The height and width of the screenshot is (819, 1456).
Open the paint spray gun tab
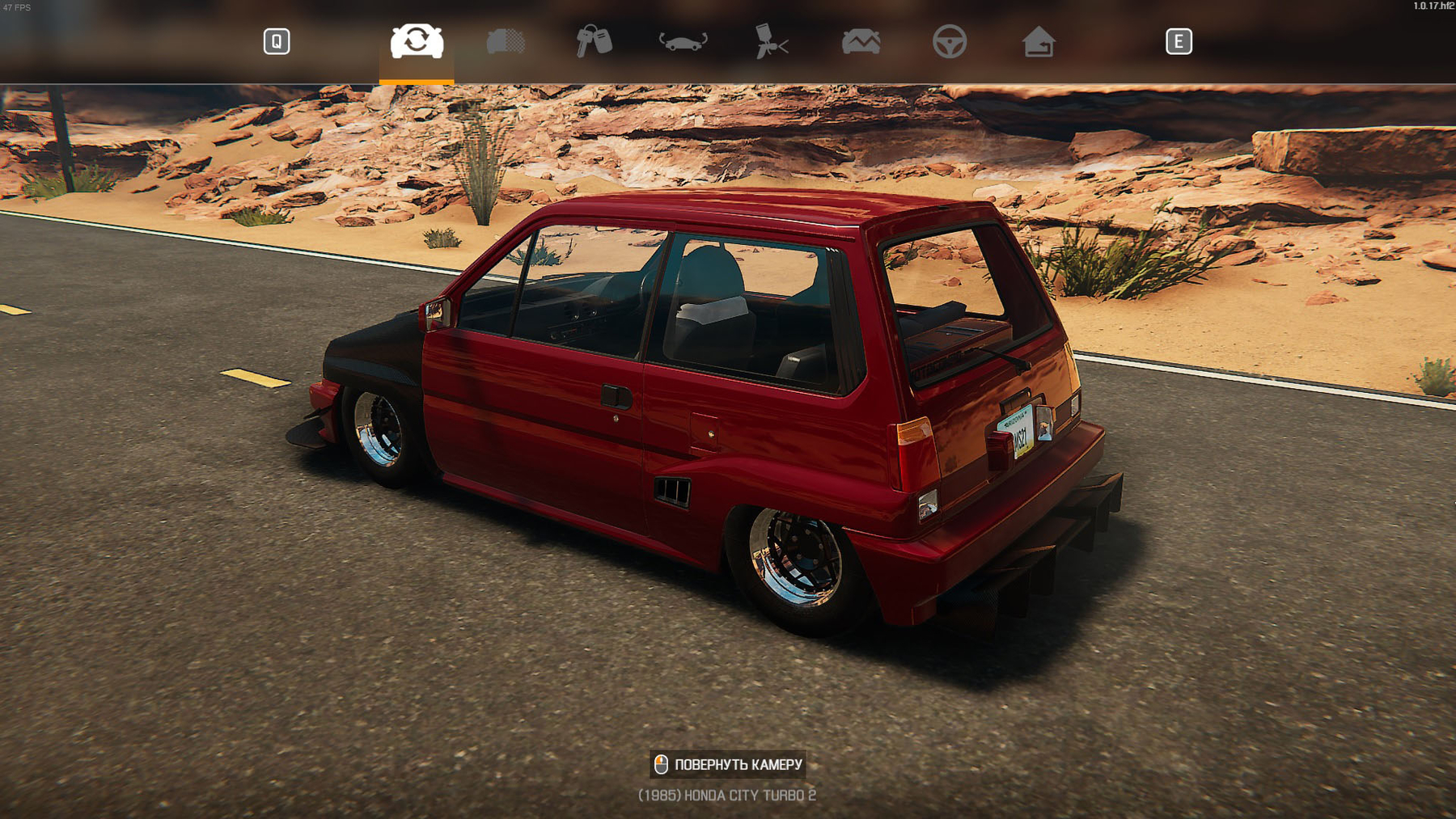pyautogui.click(x=772, y=41)
